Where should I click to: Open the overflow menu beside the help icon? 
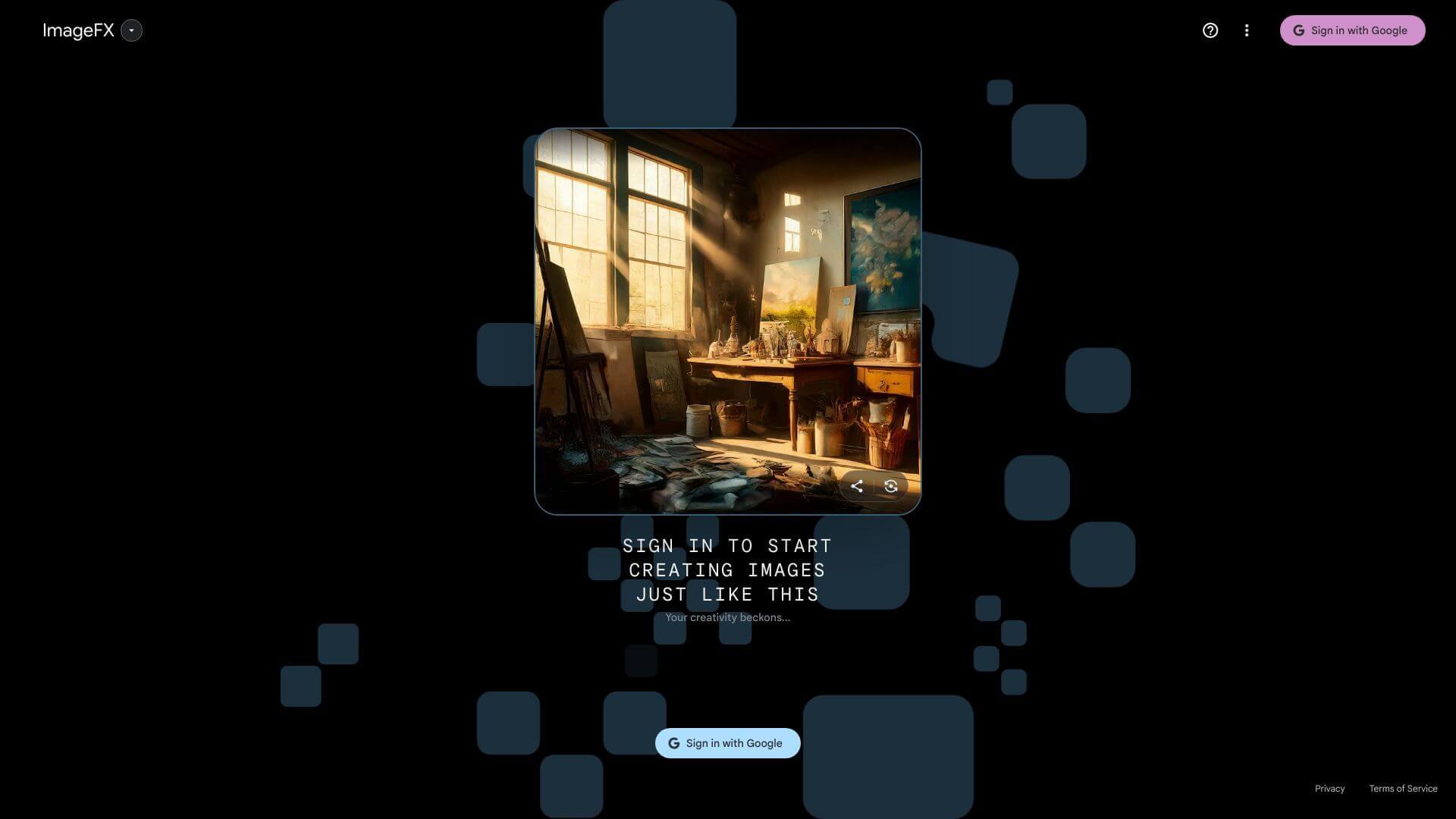pyautogui.click(x=1247, y=30)
